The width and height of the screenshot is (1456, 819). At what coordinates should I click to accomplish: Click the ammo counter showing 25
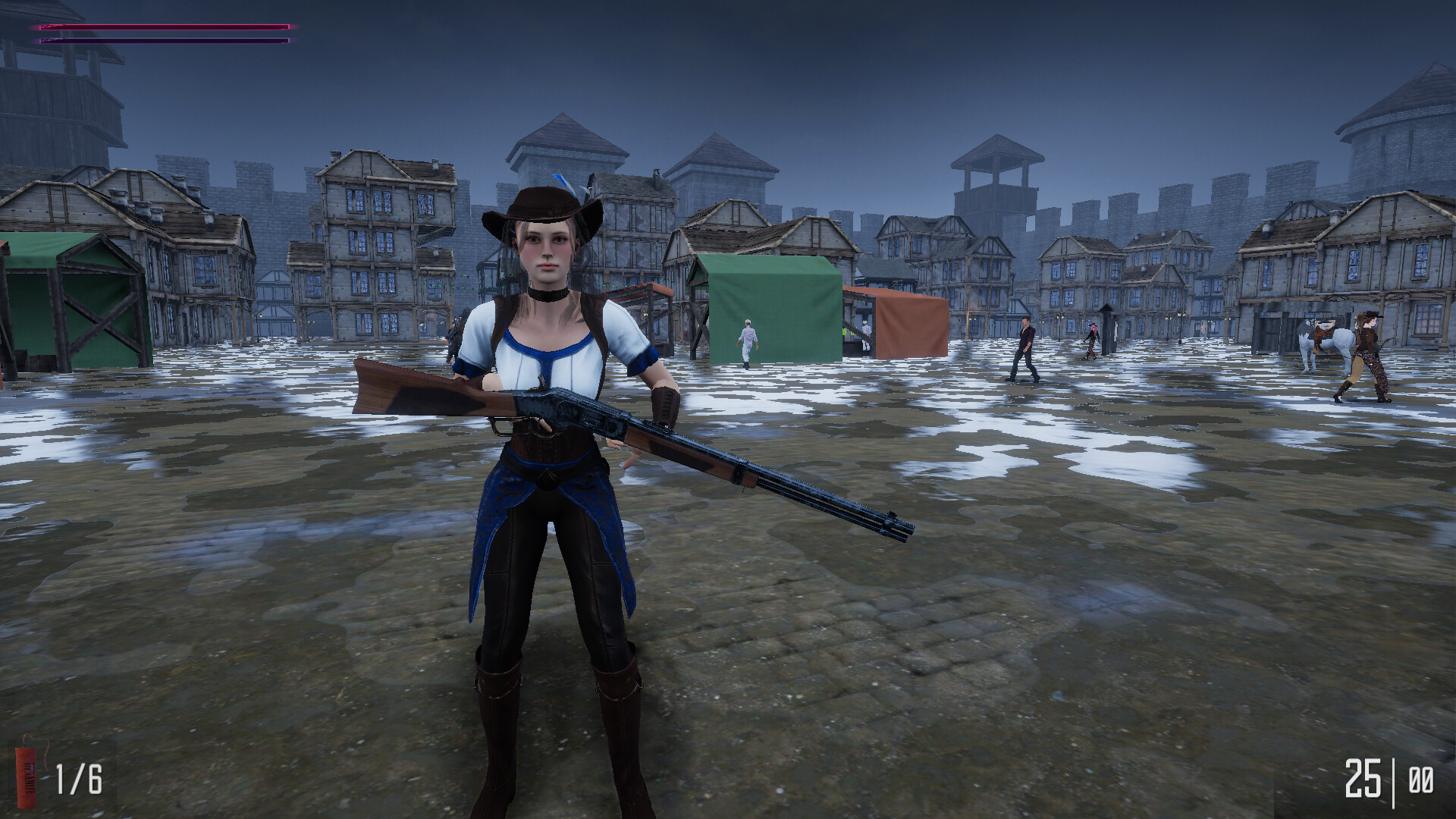pyautogui.click(x=1362, y=777)
